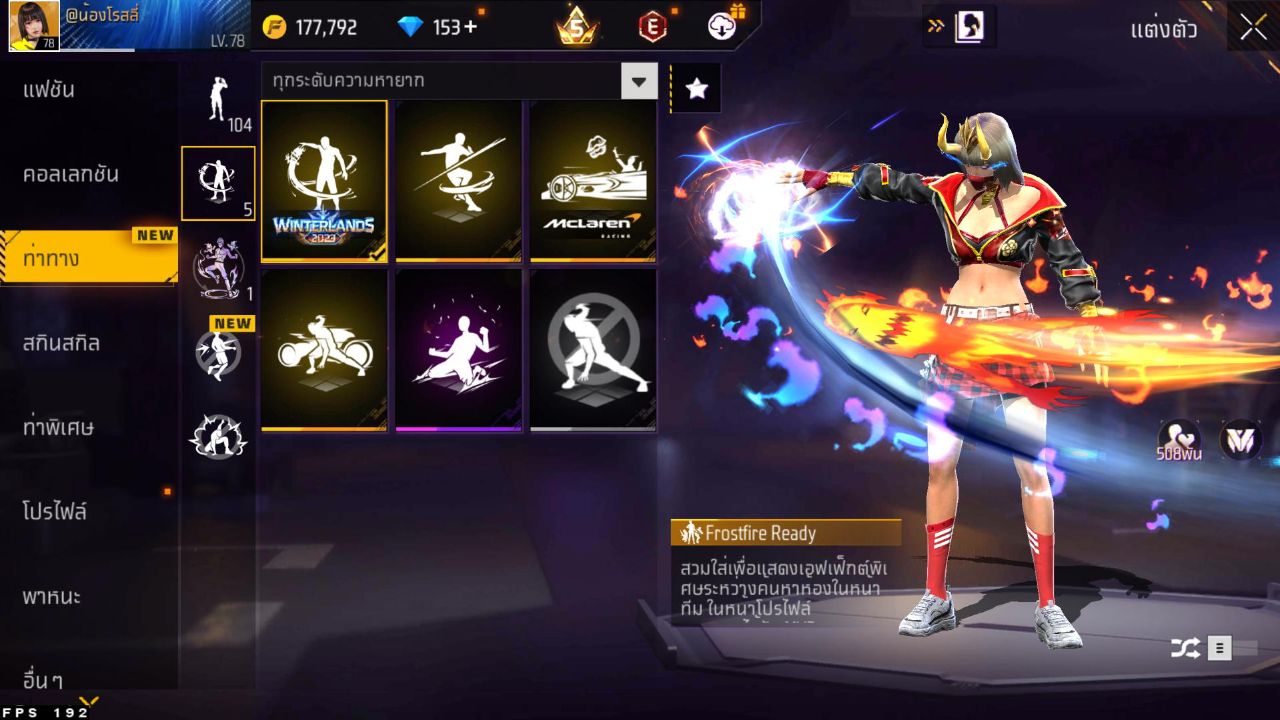Click the shuffle randomize icon
Screen dimensions: 1280x720
1185,649
